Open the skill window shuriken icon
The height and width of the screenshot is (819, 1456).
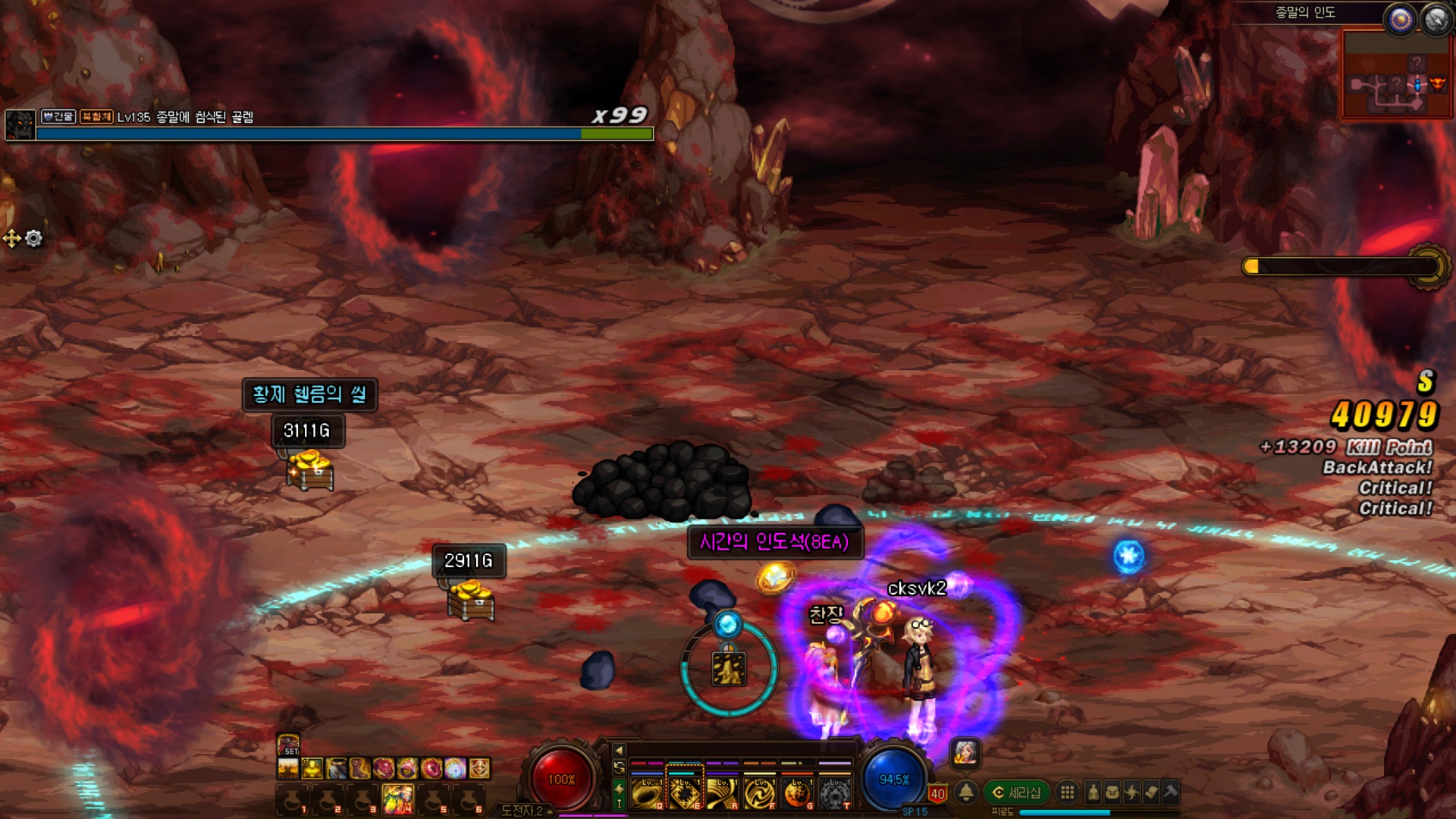coord(1131,792)
